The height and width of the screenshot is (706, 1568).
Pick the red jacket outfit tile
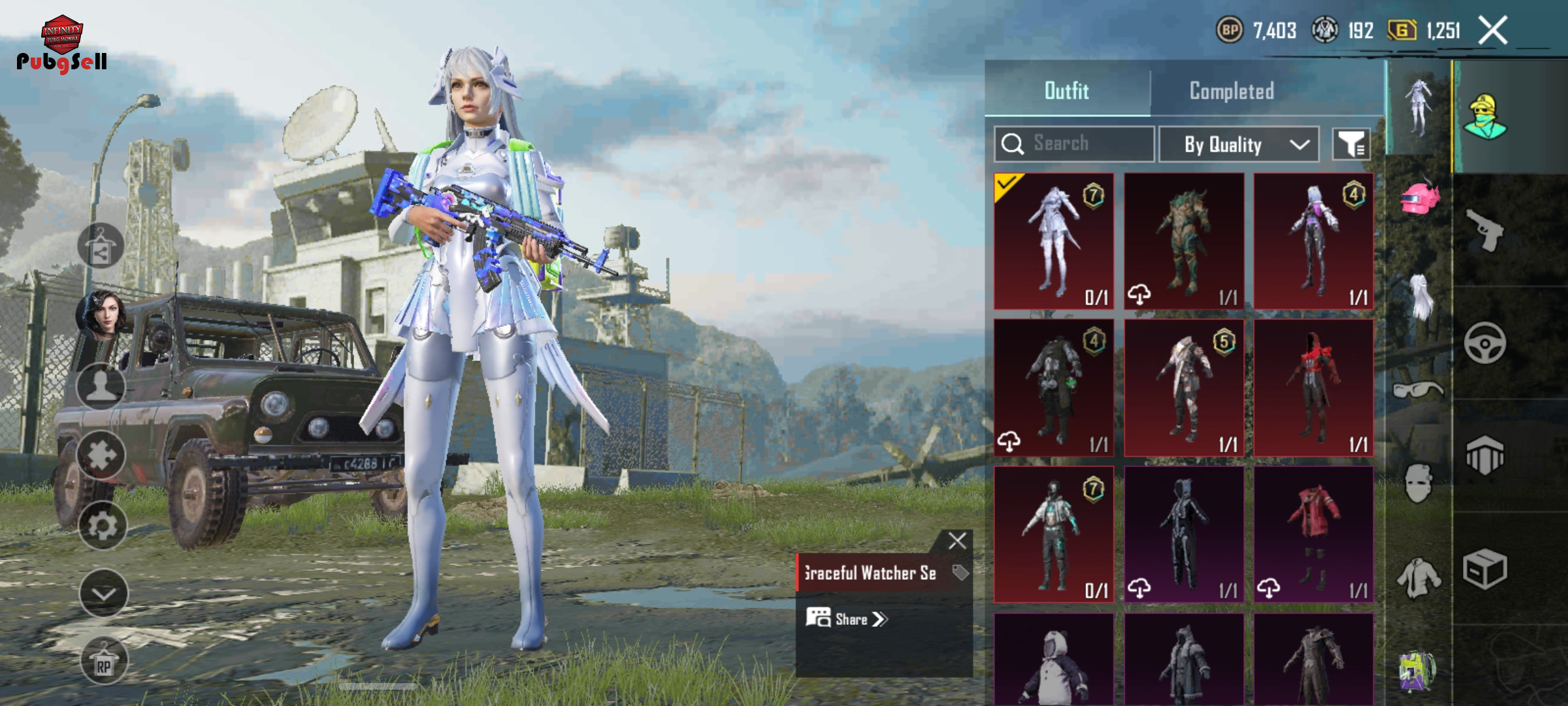[1313, 533]
